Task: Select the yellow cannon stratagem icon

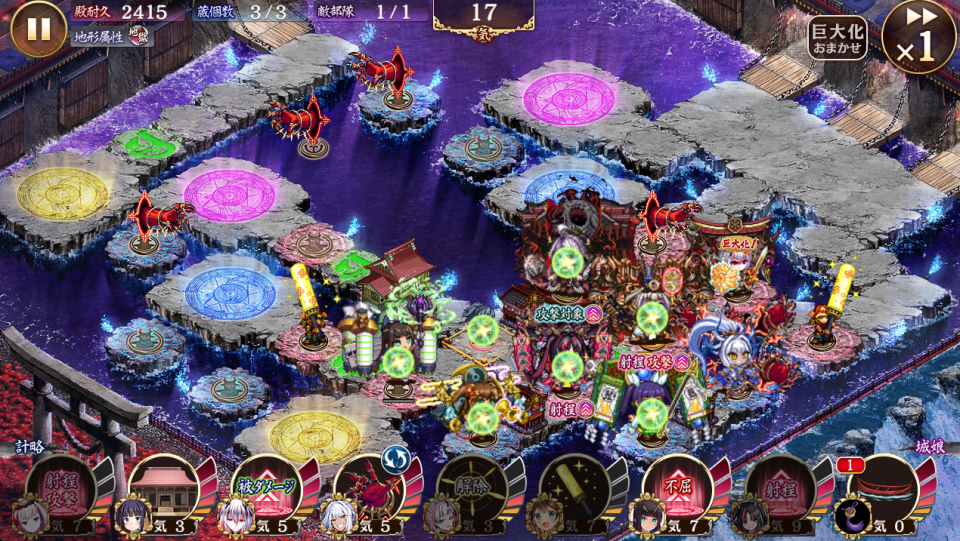Action: click(x=573, y=491)
